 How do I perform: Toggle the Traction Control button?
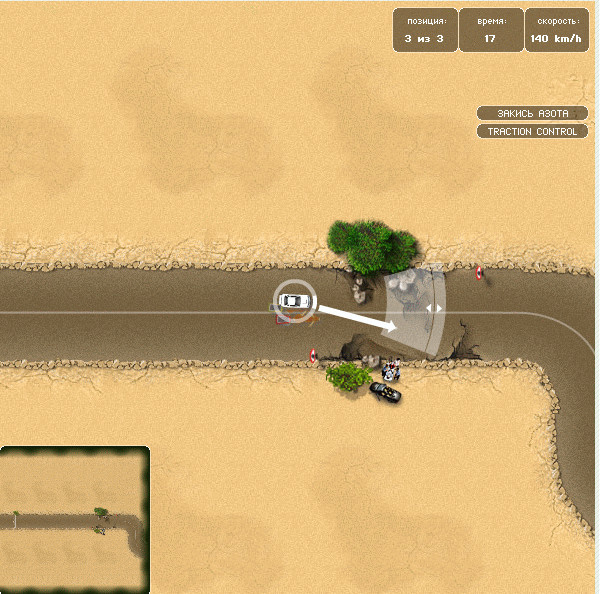[x=531, y=131]
